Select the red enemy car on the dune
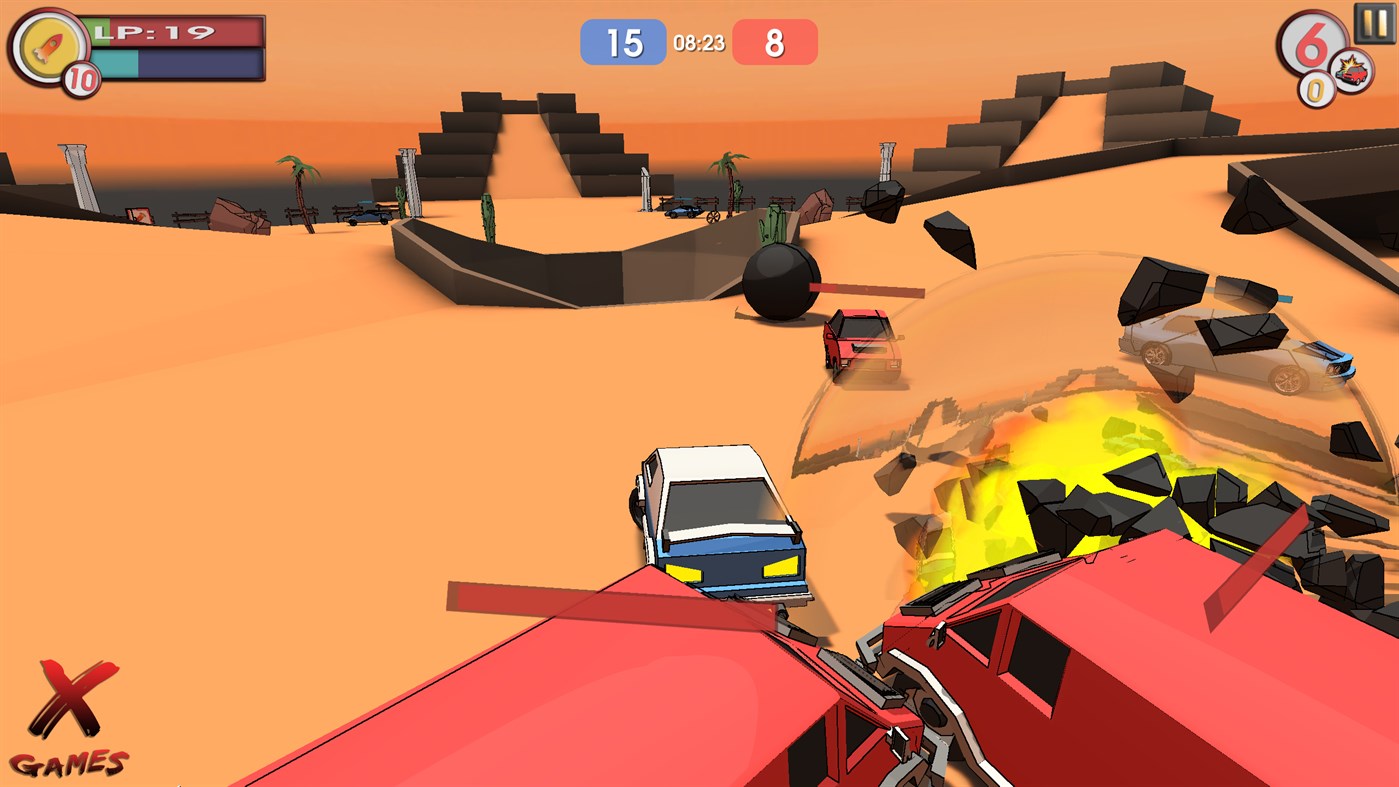1399x787 pixels. [858, 345]
